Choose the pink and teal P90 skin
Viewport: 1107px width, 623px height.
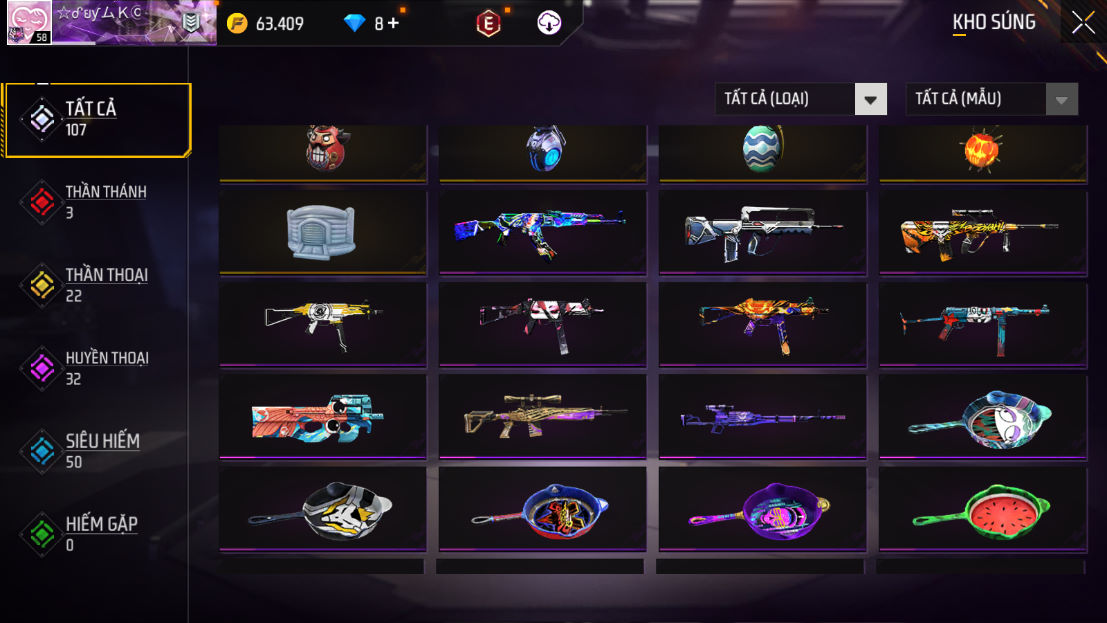point(321,415)
